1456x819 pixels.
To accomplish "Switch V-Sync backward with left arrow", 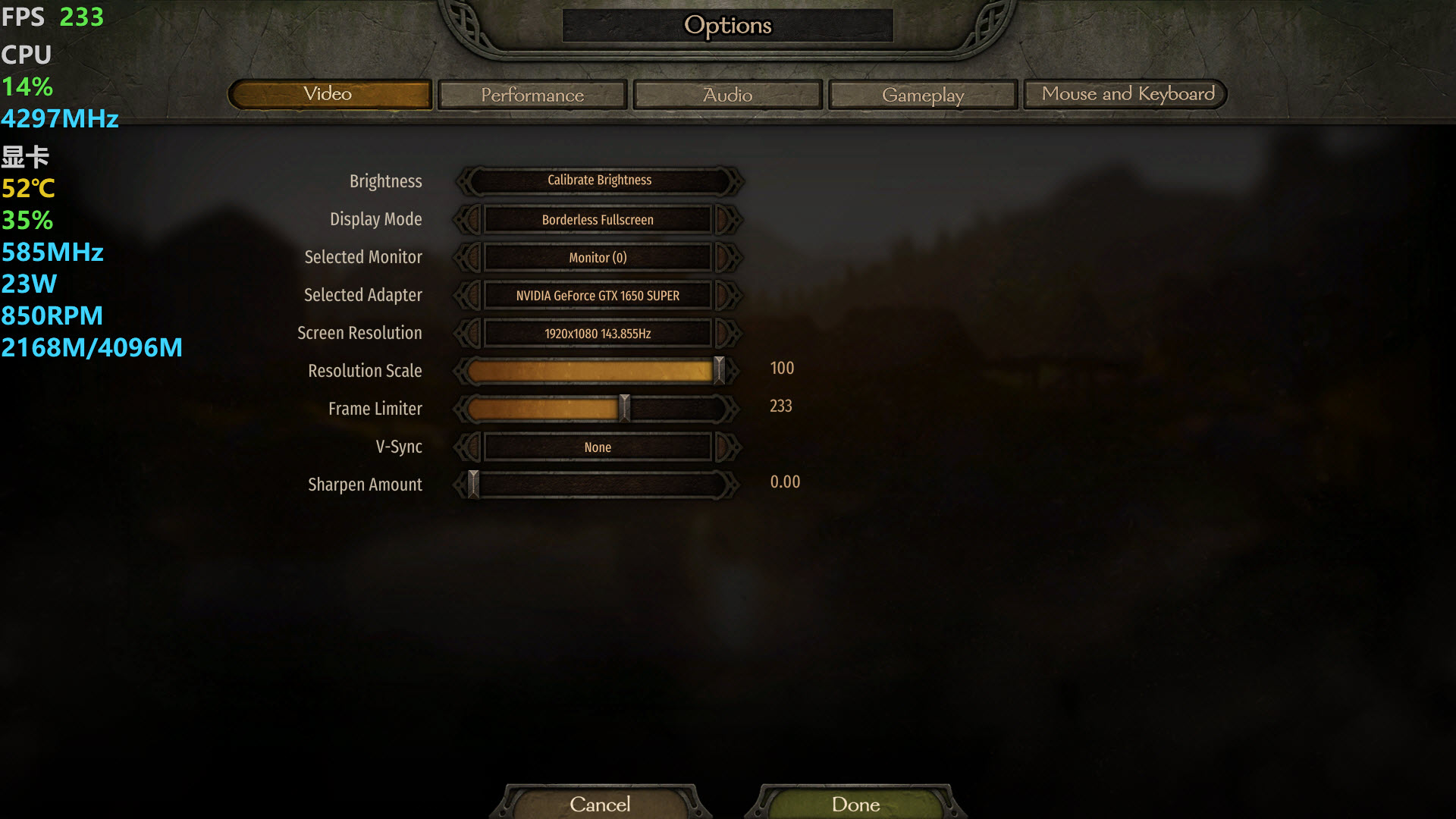I will [469, 447].
